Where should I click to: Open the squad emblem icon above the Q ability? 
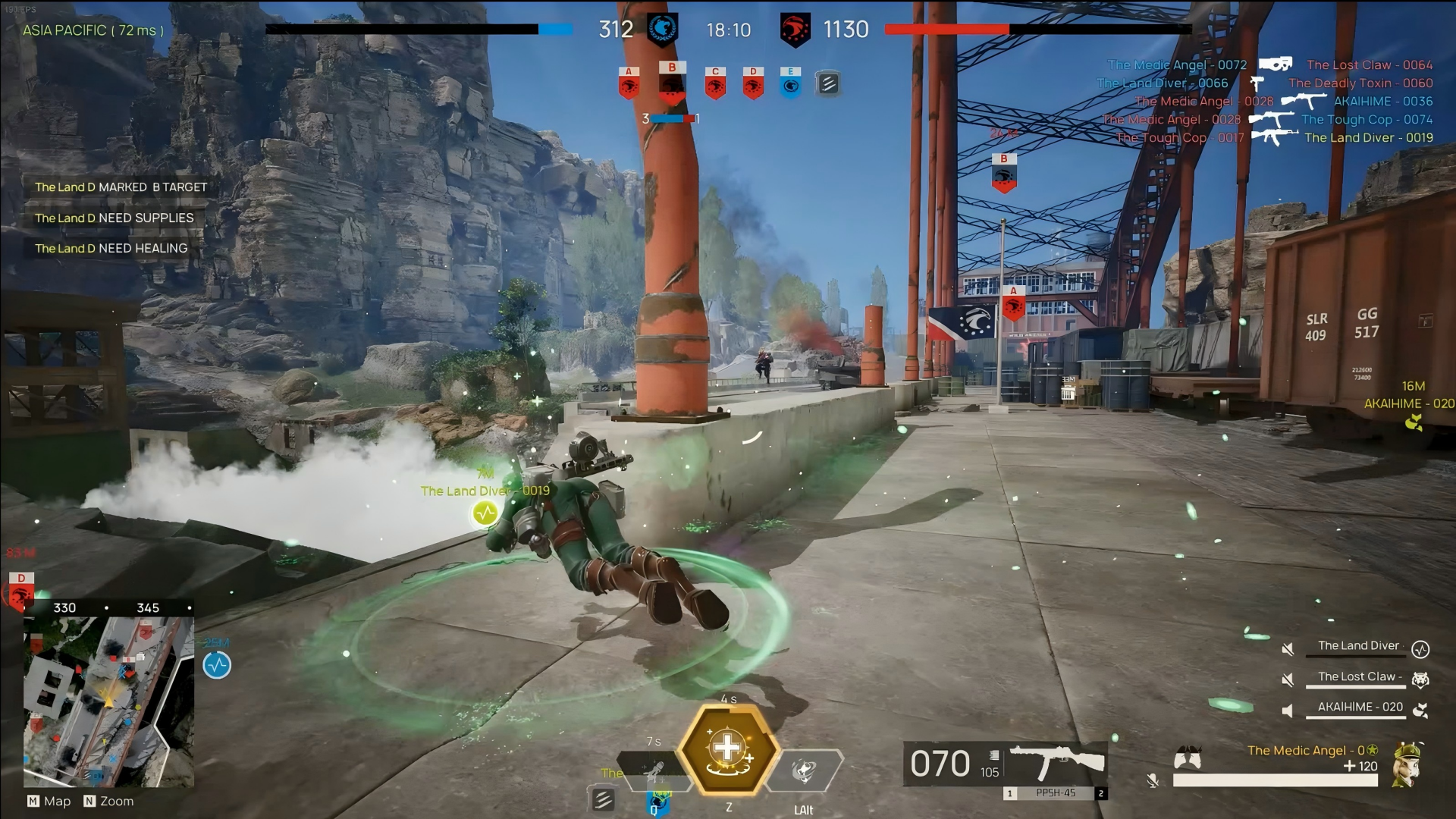coord(604,799)
